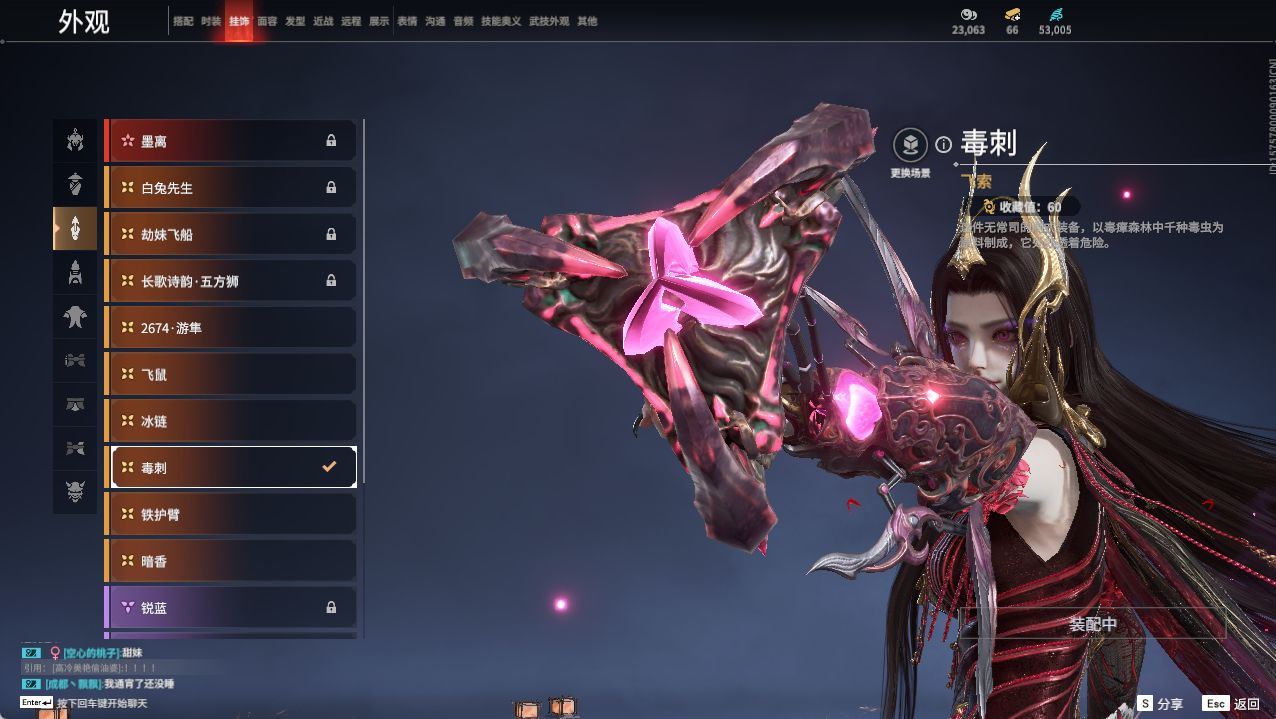
Task: Open the 搭配 tab
Action: 183,21
